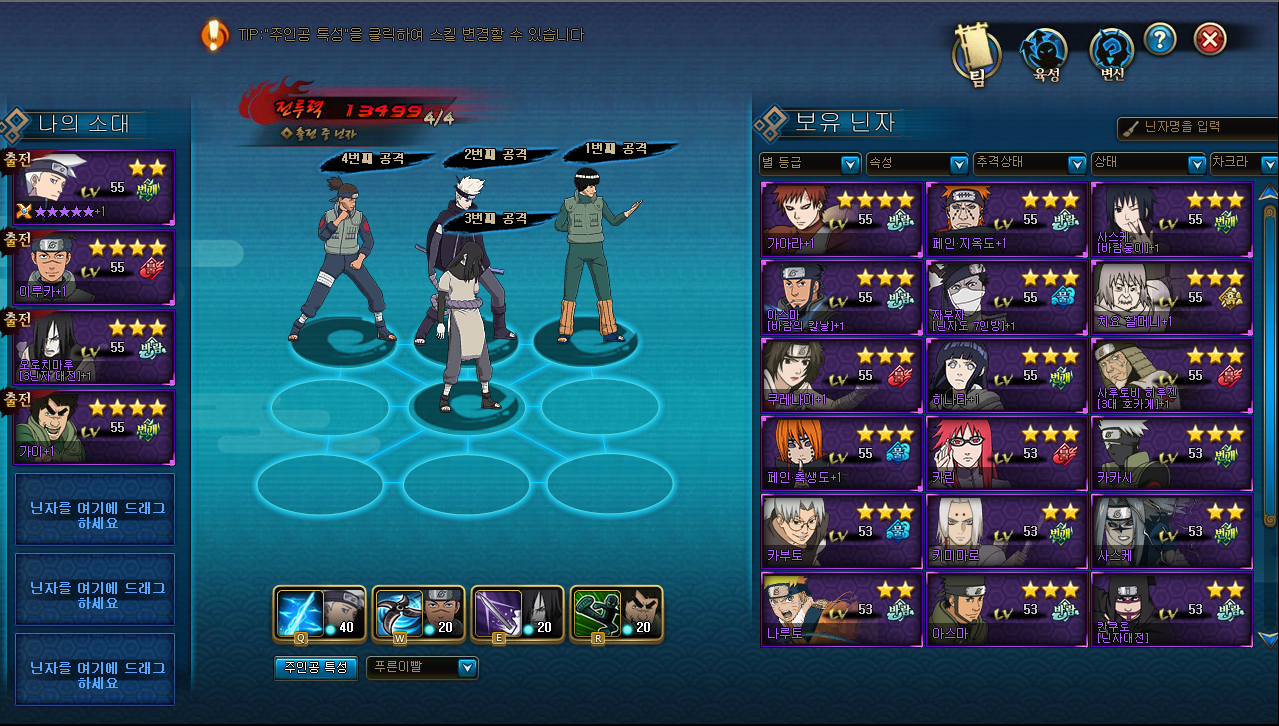This screenshot has height=726, width=1279.
Task: Open the help question mark button
Action: (x=1160, y=40)
